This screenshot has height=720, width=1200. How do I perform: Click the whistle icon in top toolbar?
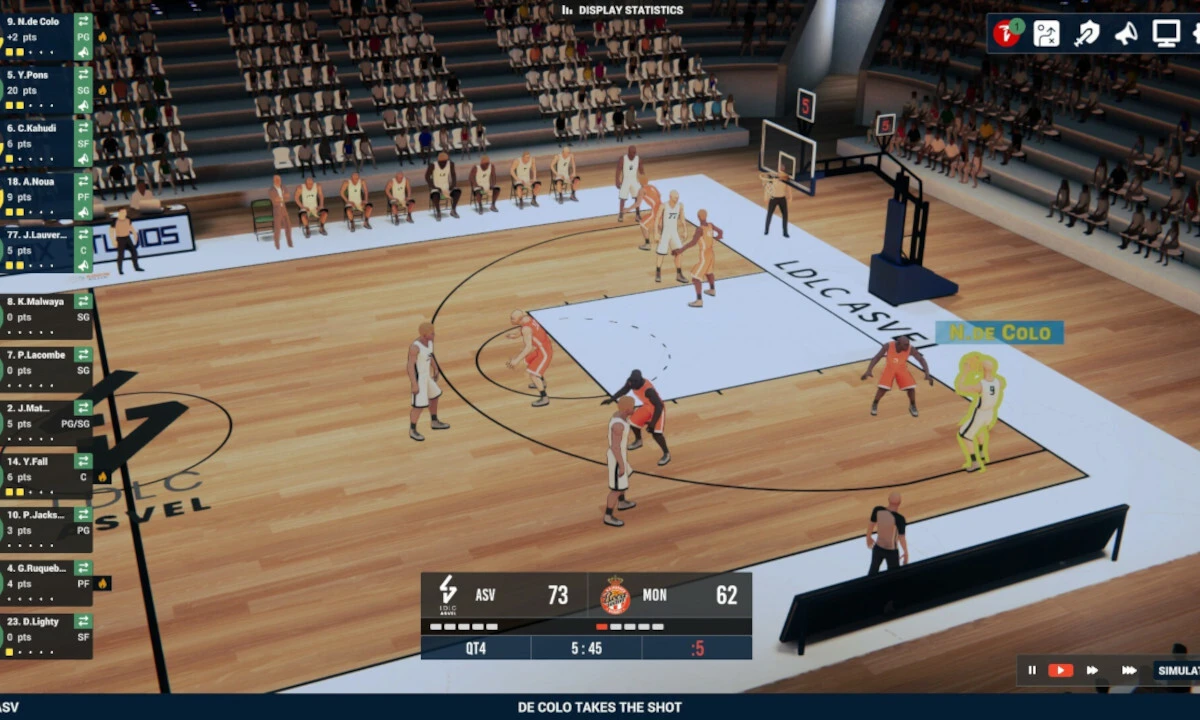pyautogui.click(x=1086, y=34)
